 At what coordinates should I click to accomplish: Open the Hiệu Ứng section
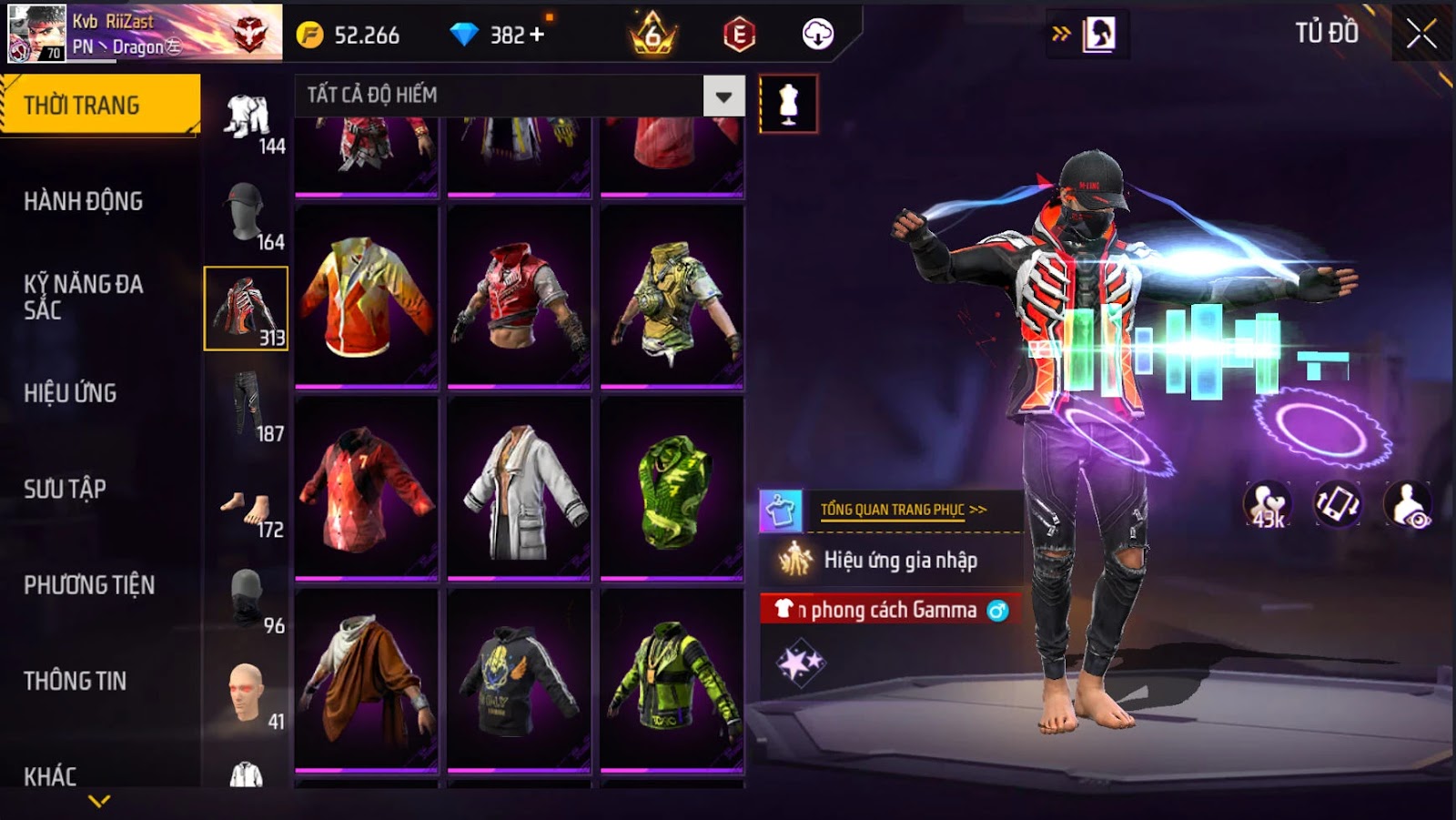tap(70, 393)
